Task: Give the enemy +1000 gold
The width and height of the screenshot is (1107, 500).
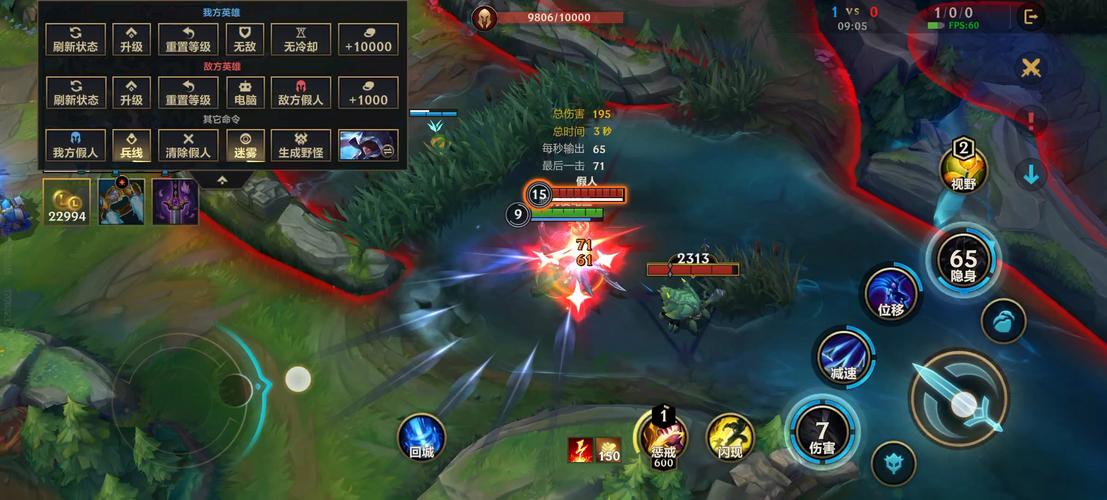Action: 368,92
